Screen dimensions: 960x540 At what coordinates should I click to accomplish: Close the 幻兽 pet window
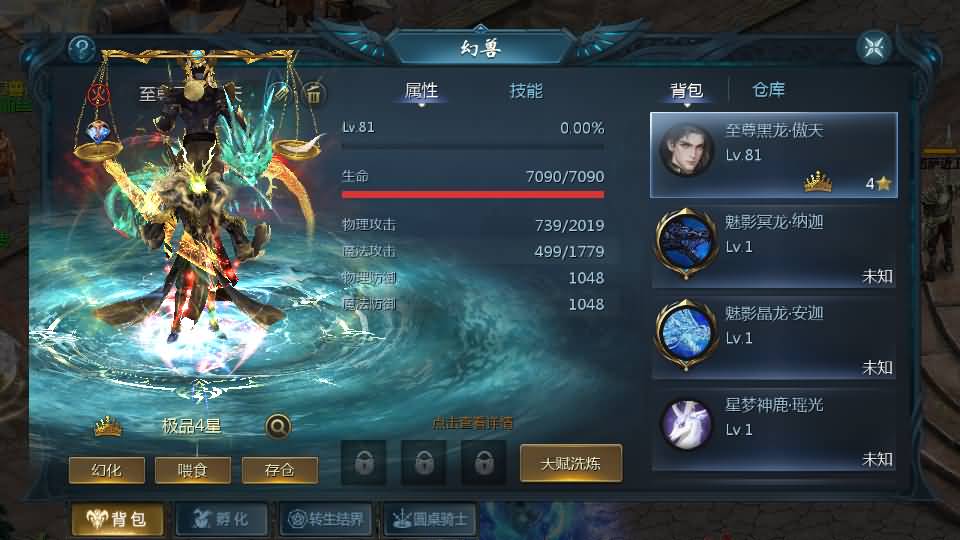pyautogui.click(x=873, y=47)
